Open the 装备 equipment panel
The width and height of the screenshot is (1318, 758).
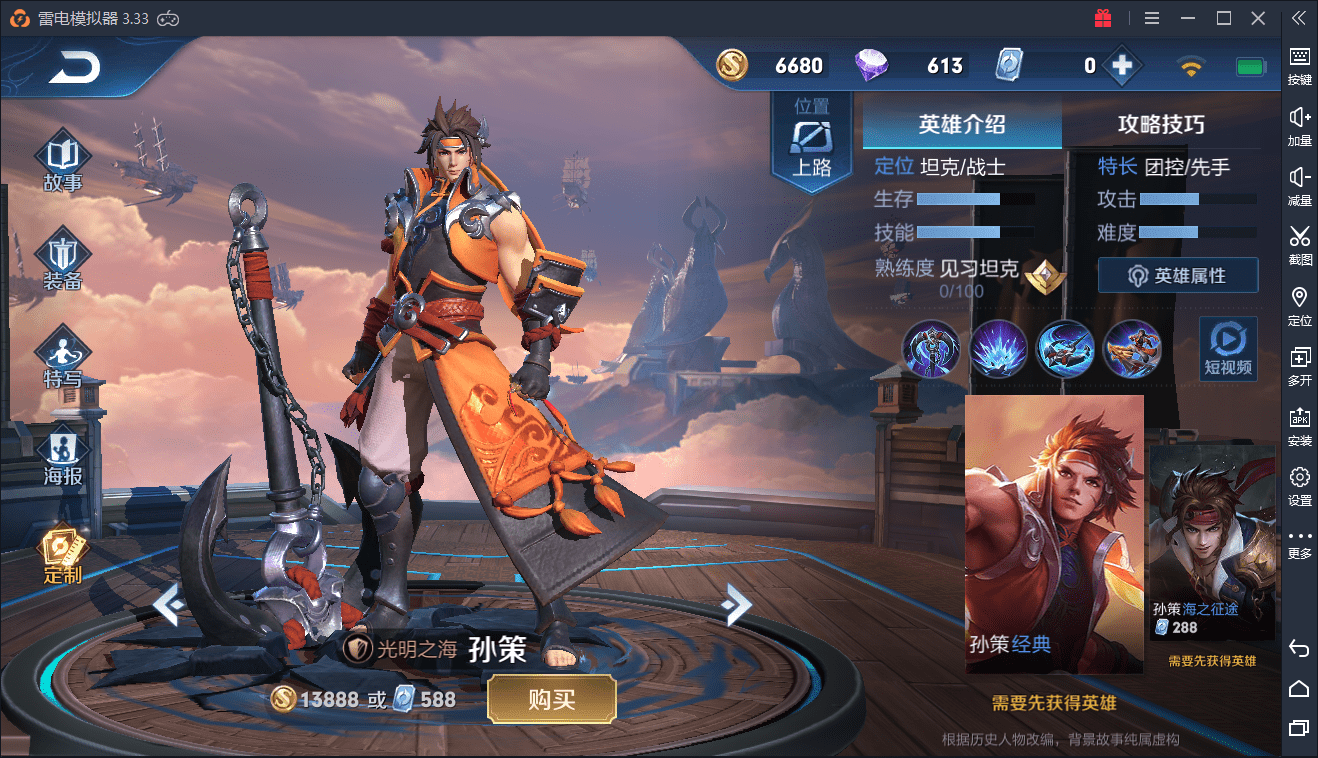tap(62, 260)
